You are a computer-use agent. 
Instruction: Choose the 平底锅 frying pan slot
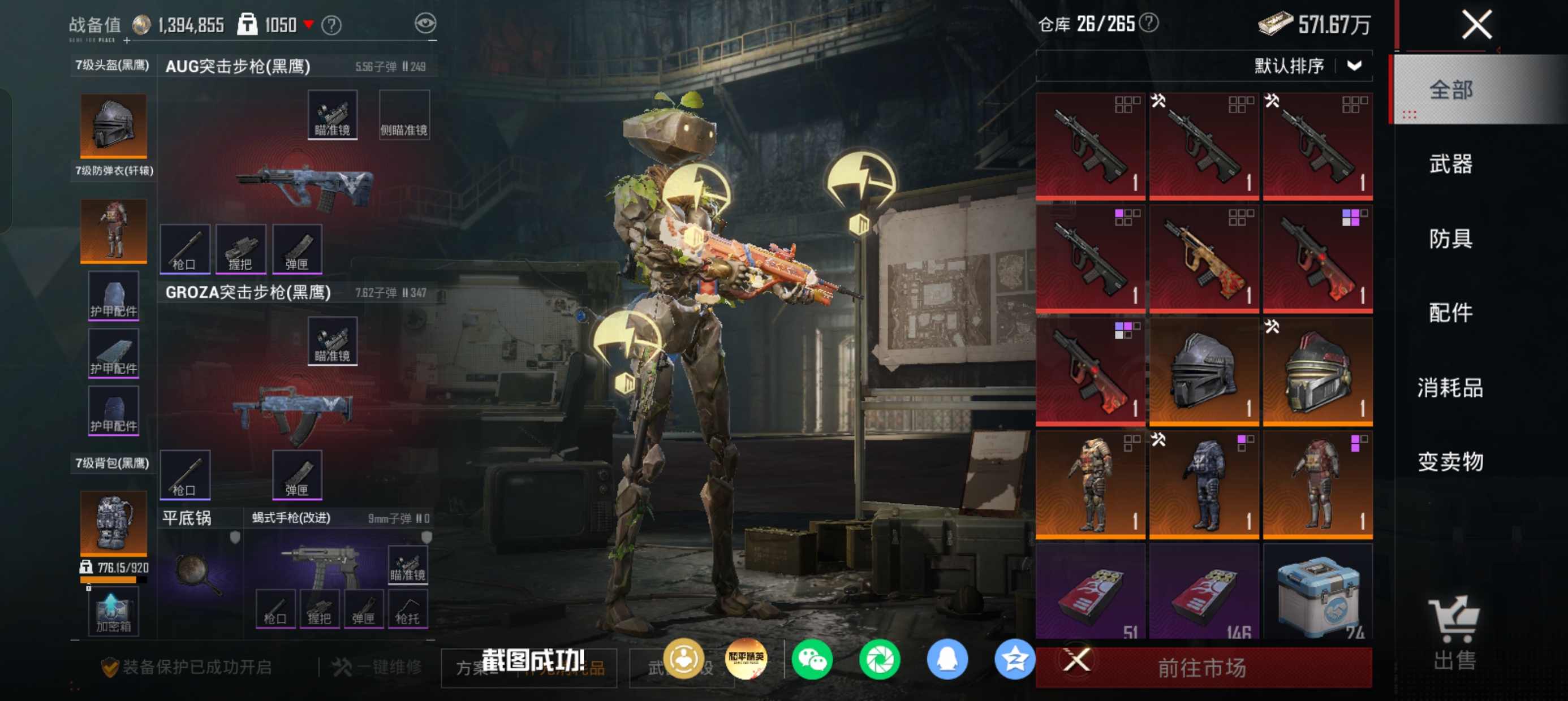pos(199,572)
